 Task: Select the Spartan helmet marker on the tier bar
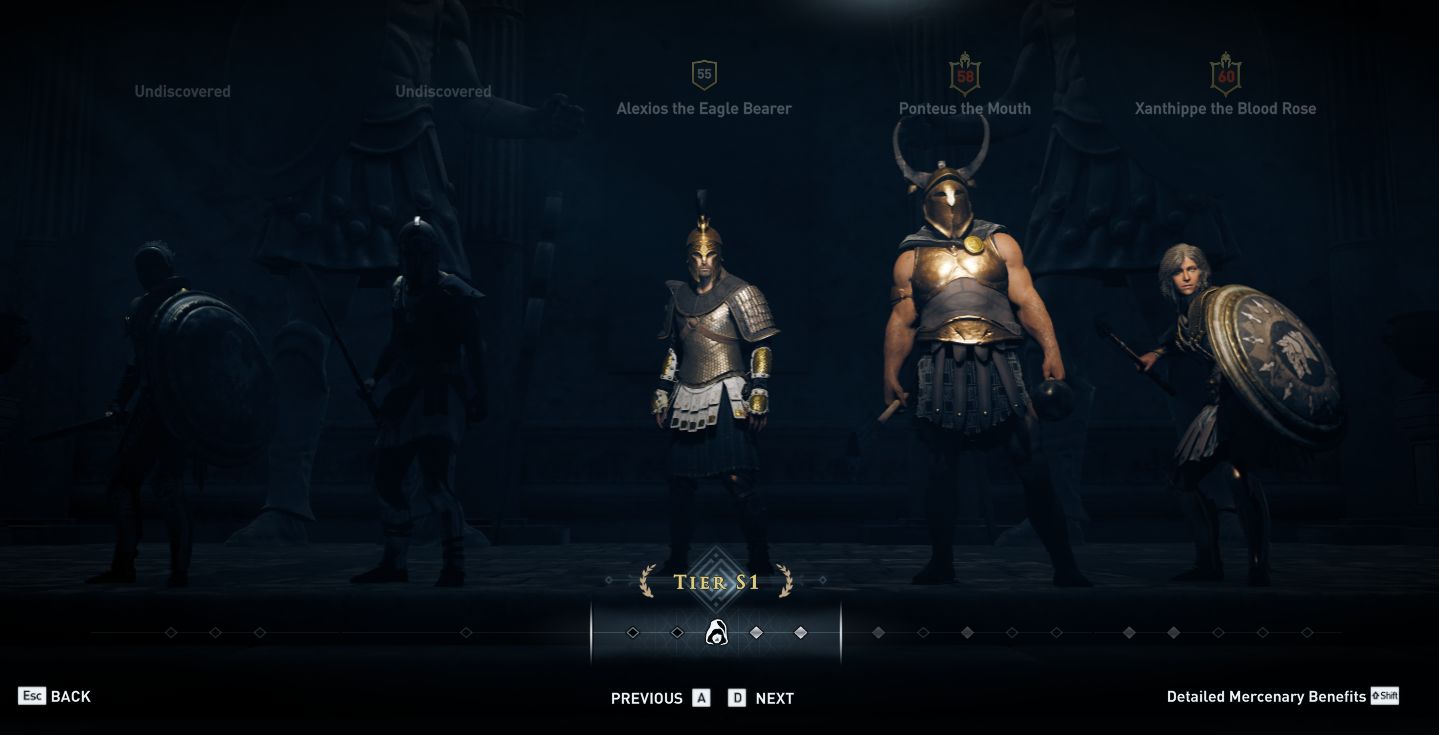(718, 632)
